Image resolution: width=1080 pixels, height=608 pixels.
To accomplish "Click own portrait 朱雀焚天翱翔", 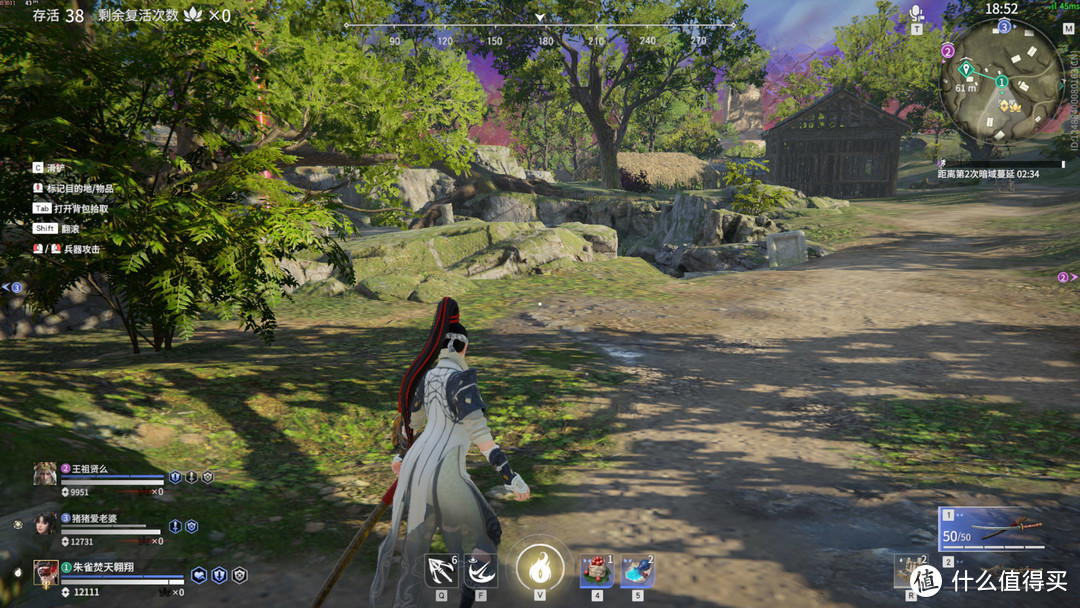I will point(45,573).
